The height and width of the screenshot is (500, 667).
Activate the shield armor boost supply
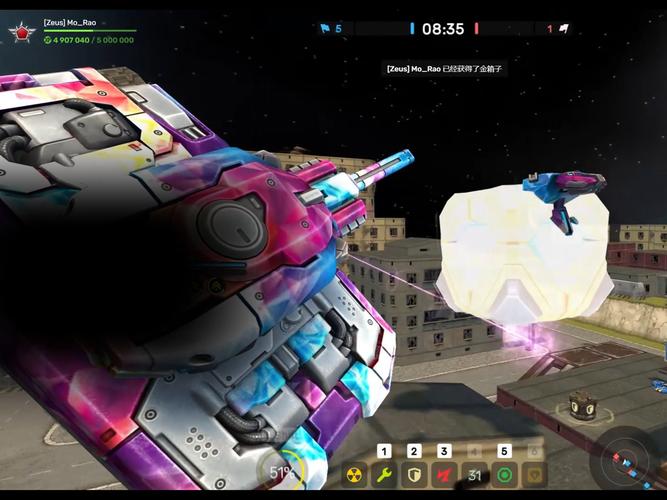point(415,475)
